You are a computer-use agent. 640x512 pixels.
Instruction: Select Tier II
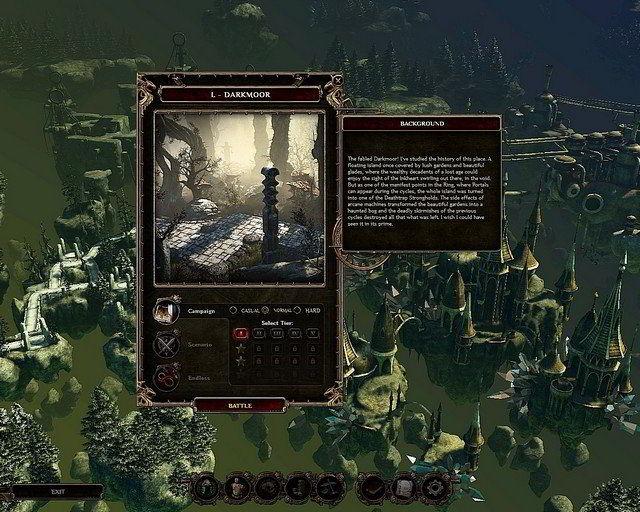pyautogui.click(x=258, y=333)
